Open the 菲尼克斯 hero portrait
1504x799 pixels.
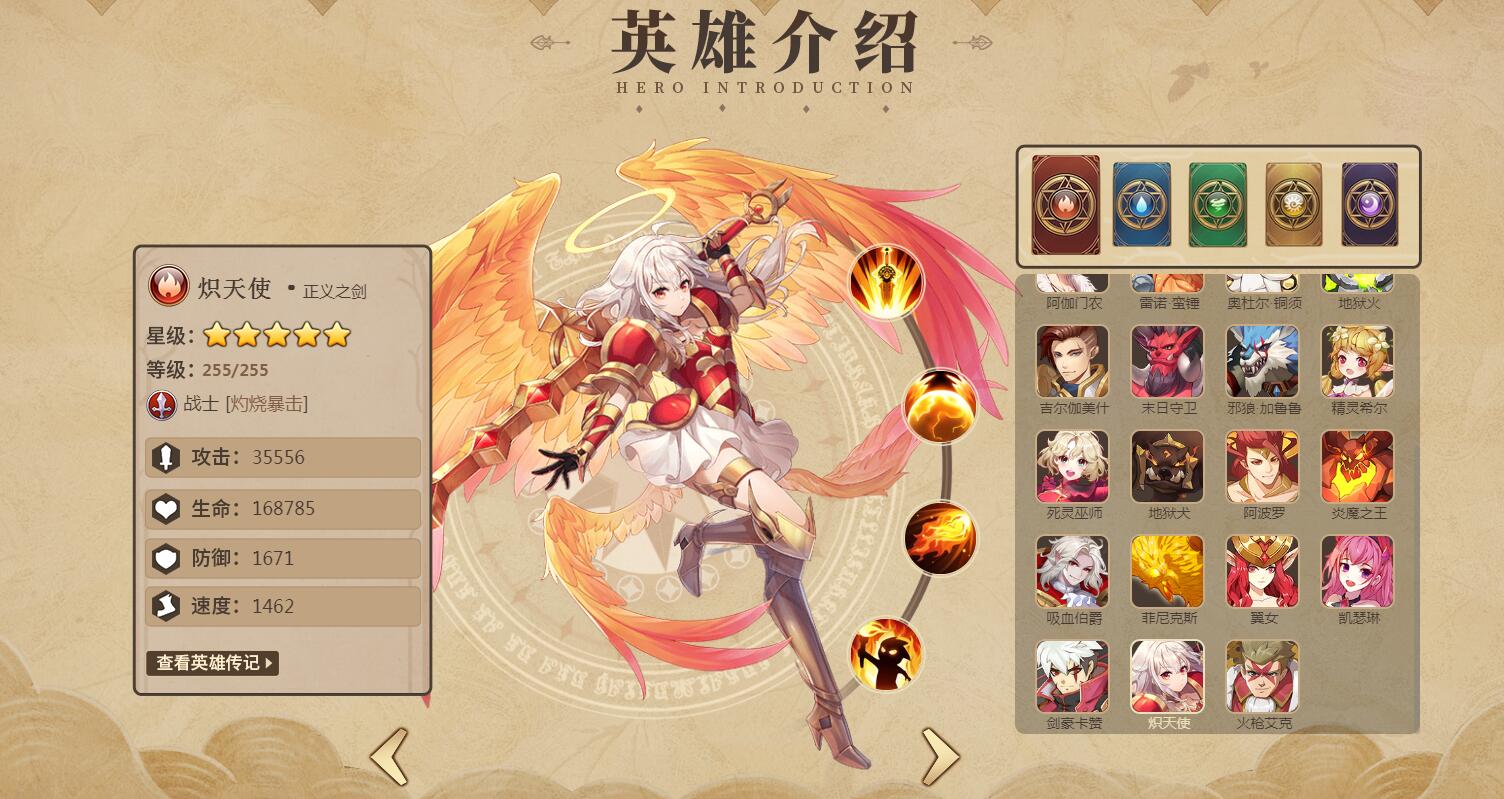[x=1167, y=571]
